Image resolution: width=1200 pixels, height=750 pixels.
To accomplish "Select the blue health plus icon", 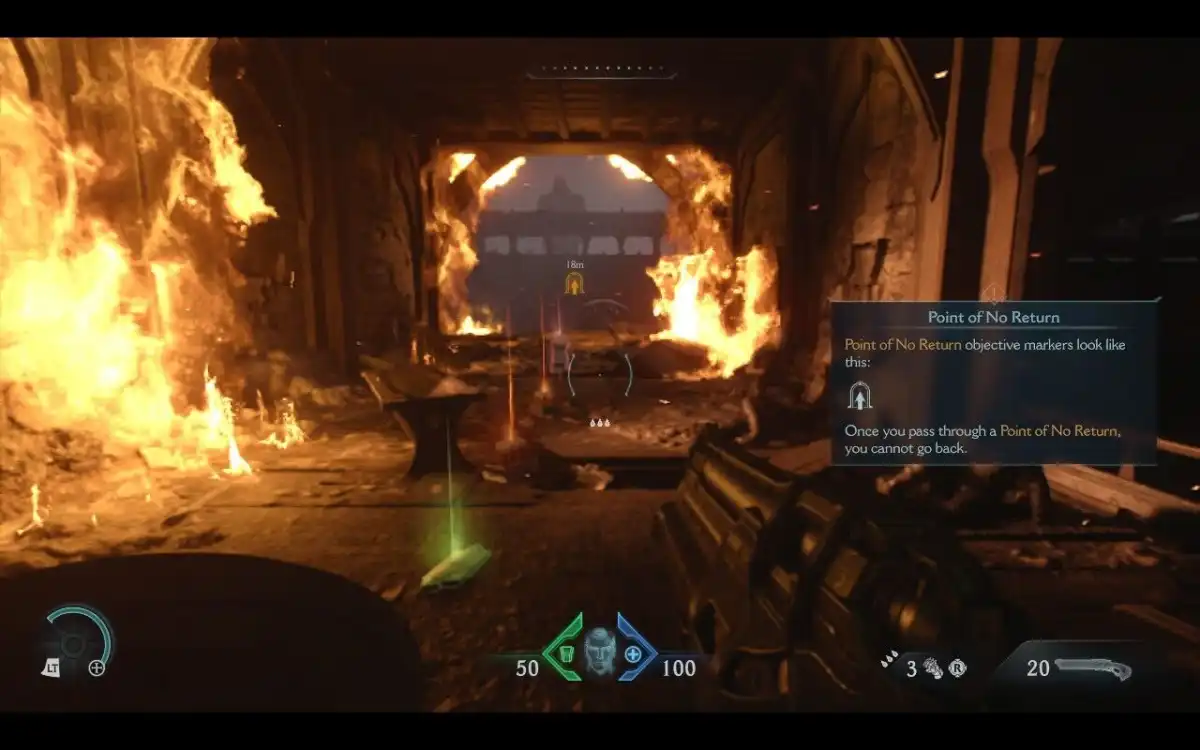I will 634,653.
